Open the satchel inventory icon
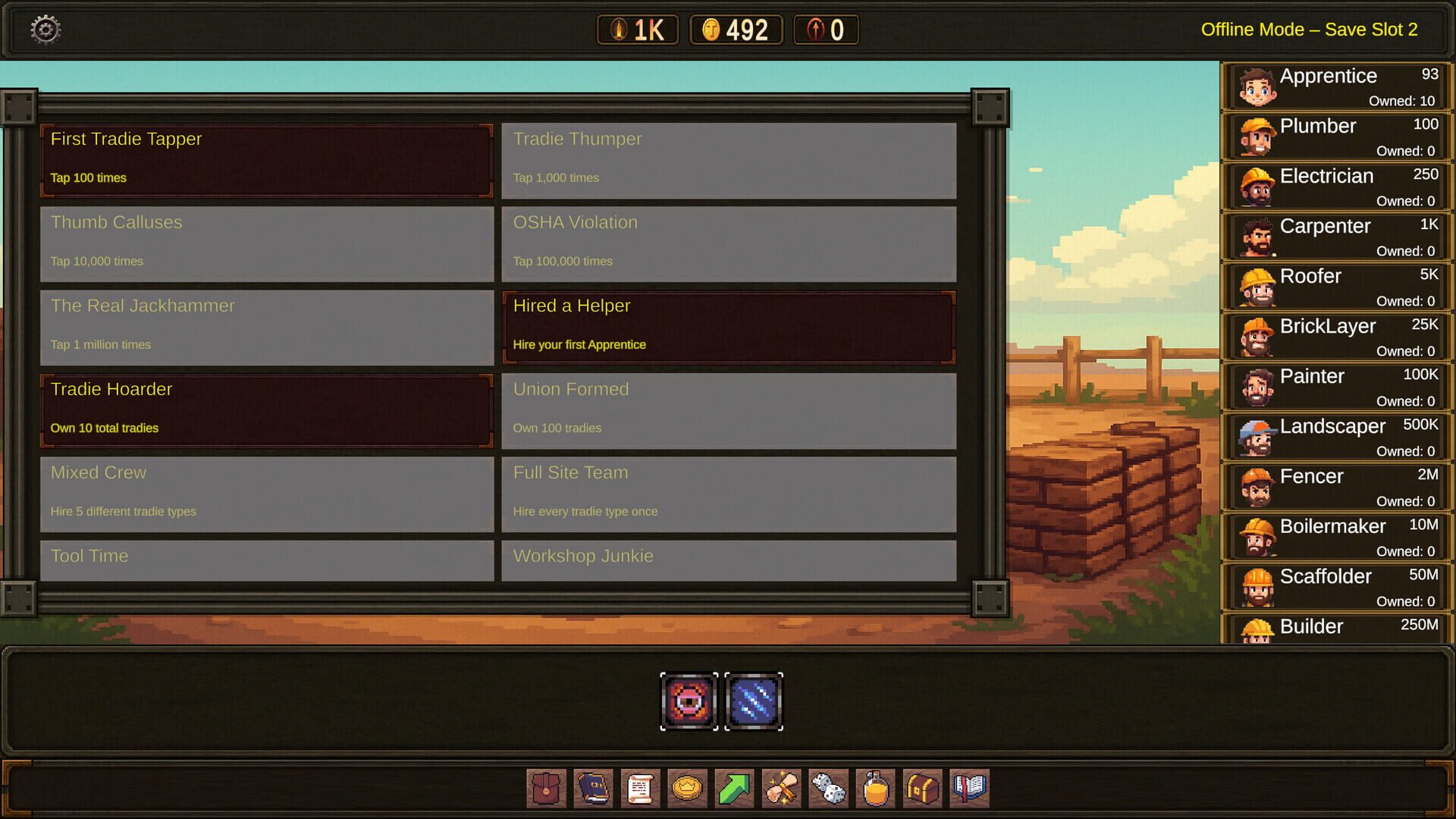1456x819 pixels. (546, 789)
